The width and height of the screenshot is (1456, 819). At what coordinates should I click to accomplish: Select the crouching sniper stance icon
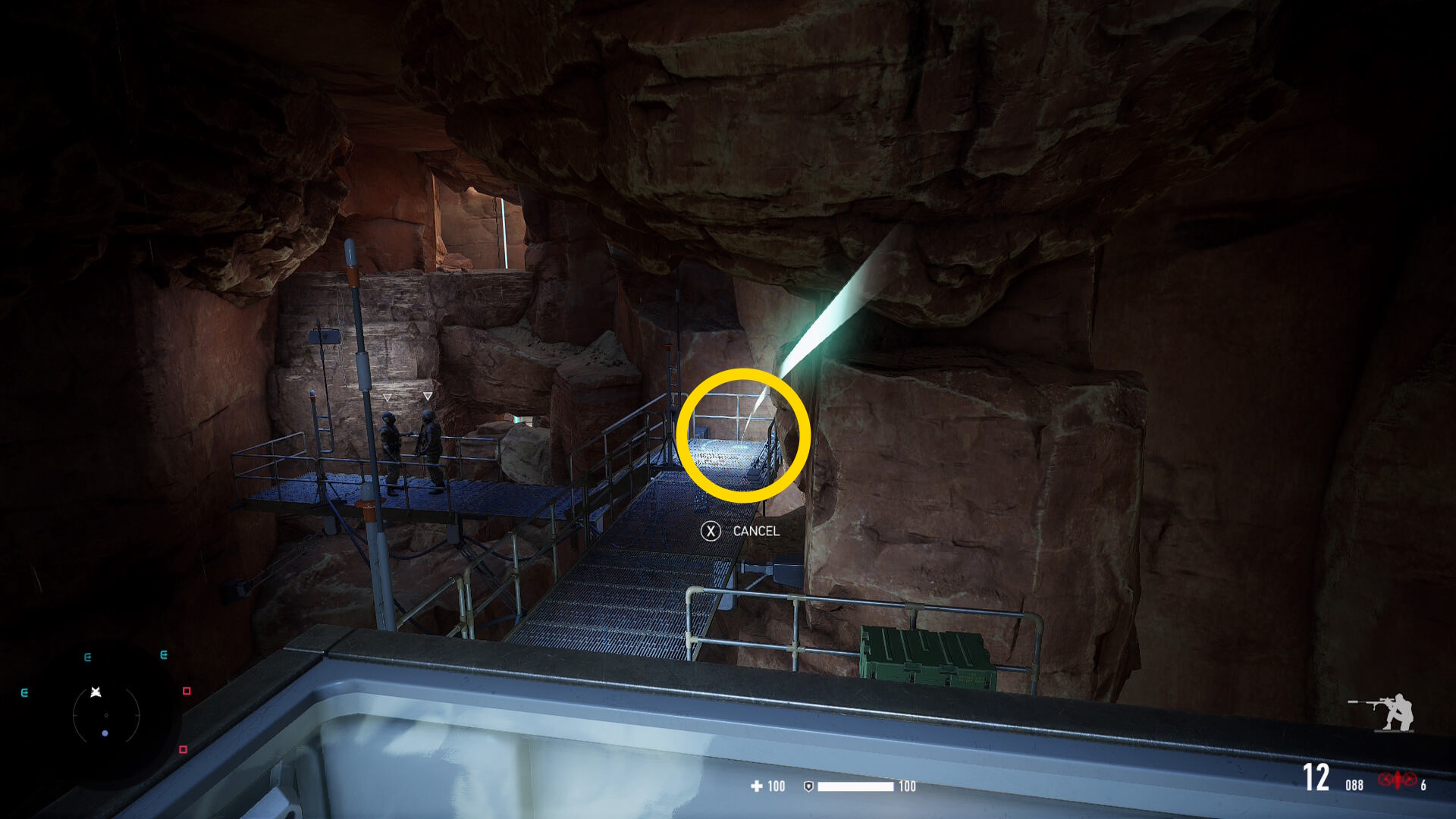coord(1383,712)
